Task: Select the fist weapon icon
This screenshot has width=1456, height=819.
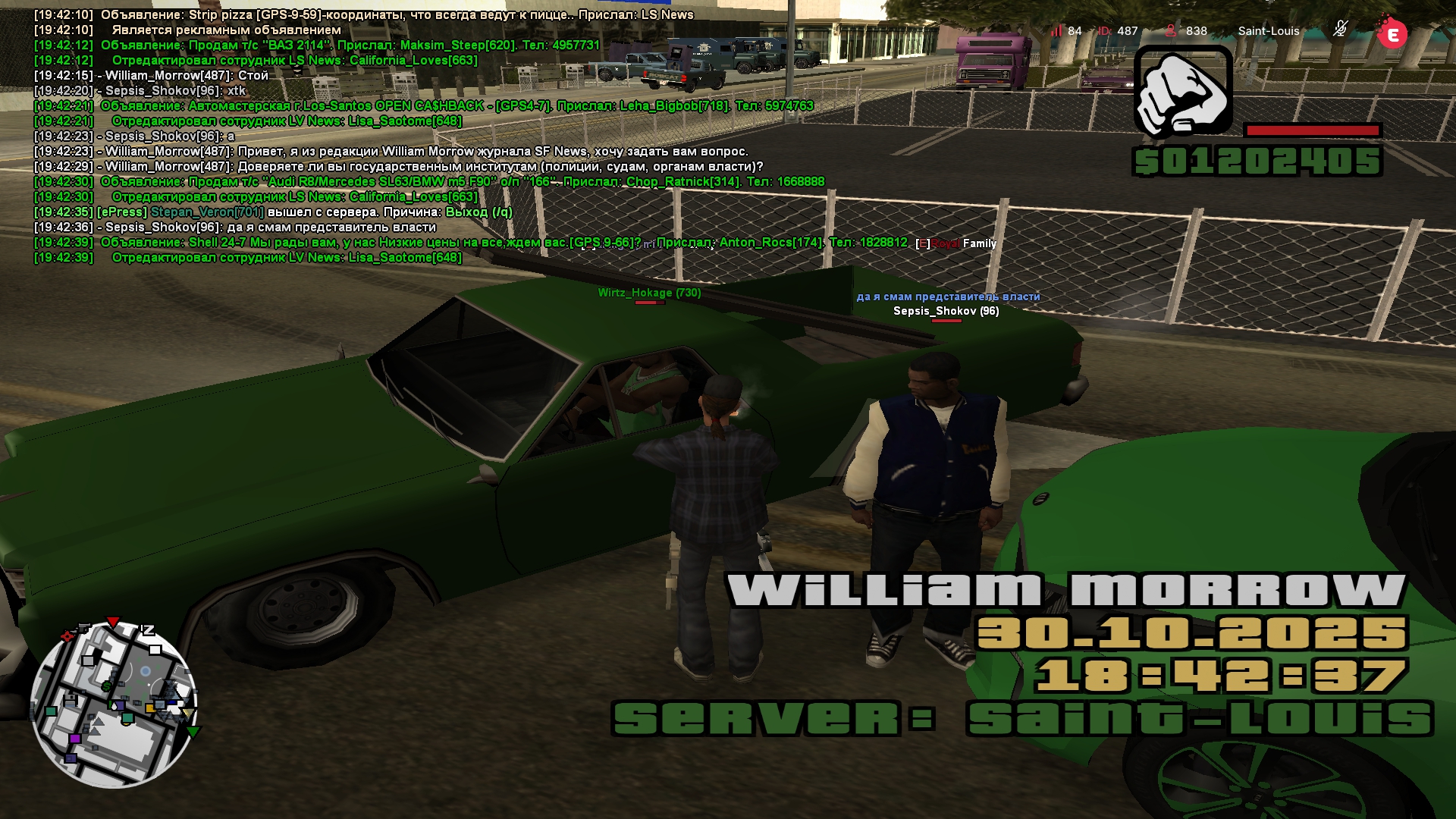Action: [1182, 92]
